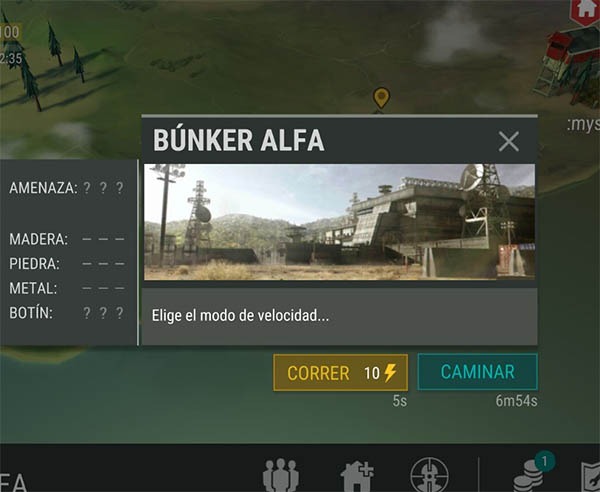Open the house with plus icon

point(357,476)
